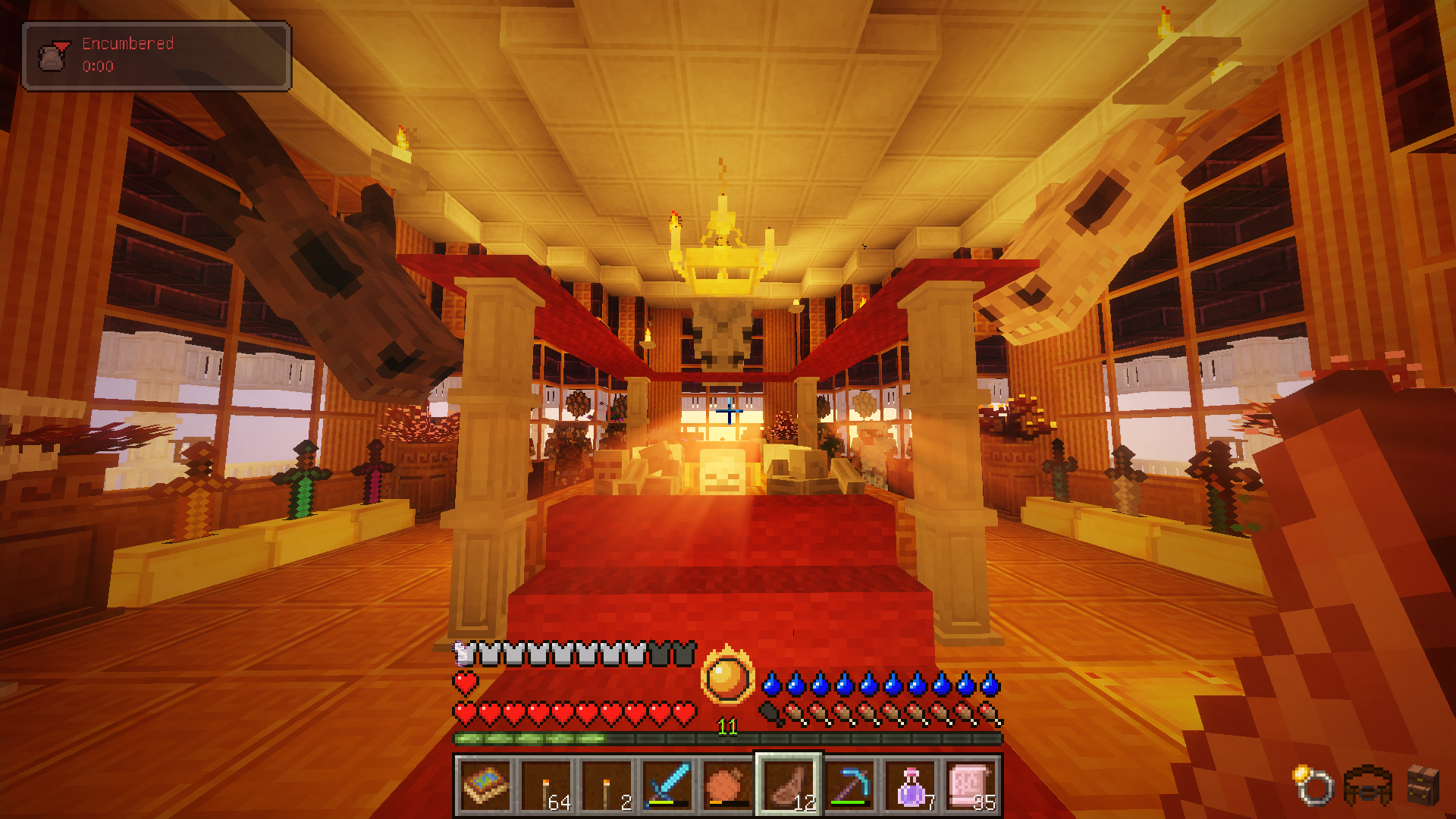Select the pink scroll stack of 35
Image resolution: width=1456 pixels, height=819 pixels.
click(971, 786)
